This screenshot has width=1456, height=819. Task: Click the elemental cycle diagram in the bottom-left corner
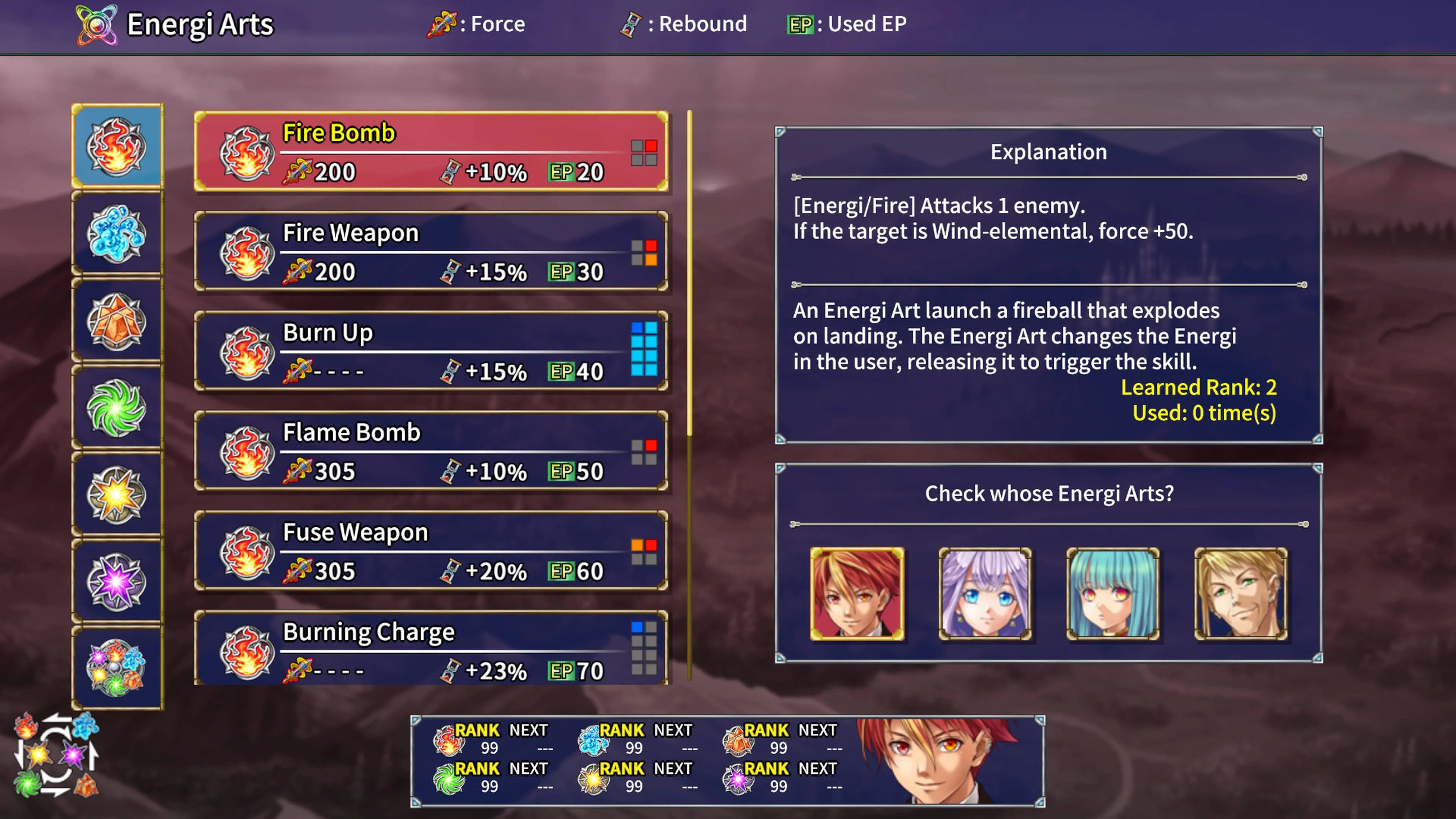click(x=56, y=755)
